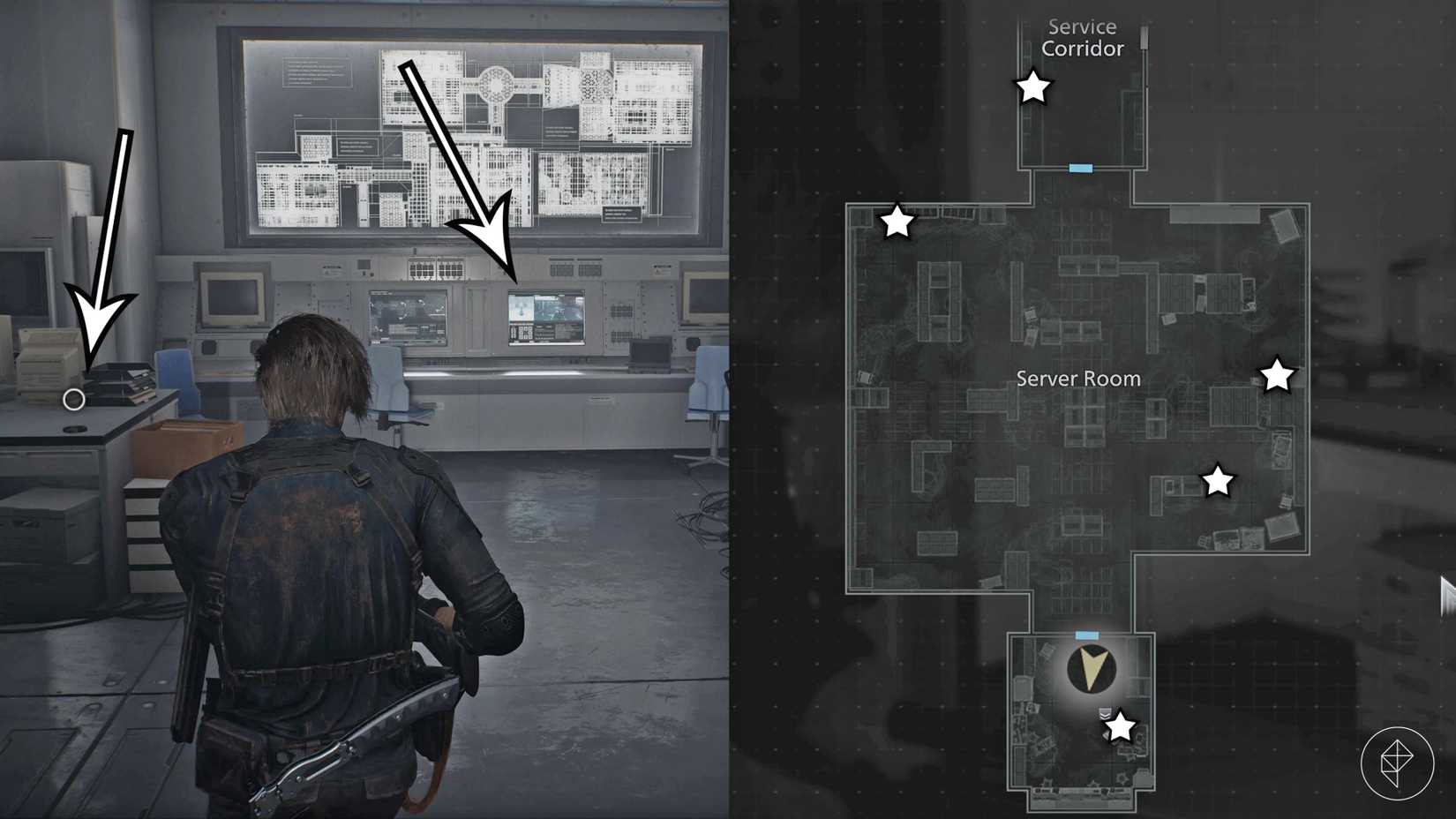Click the chevron pickup icon beside the bottom star

coord(1105,713)
